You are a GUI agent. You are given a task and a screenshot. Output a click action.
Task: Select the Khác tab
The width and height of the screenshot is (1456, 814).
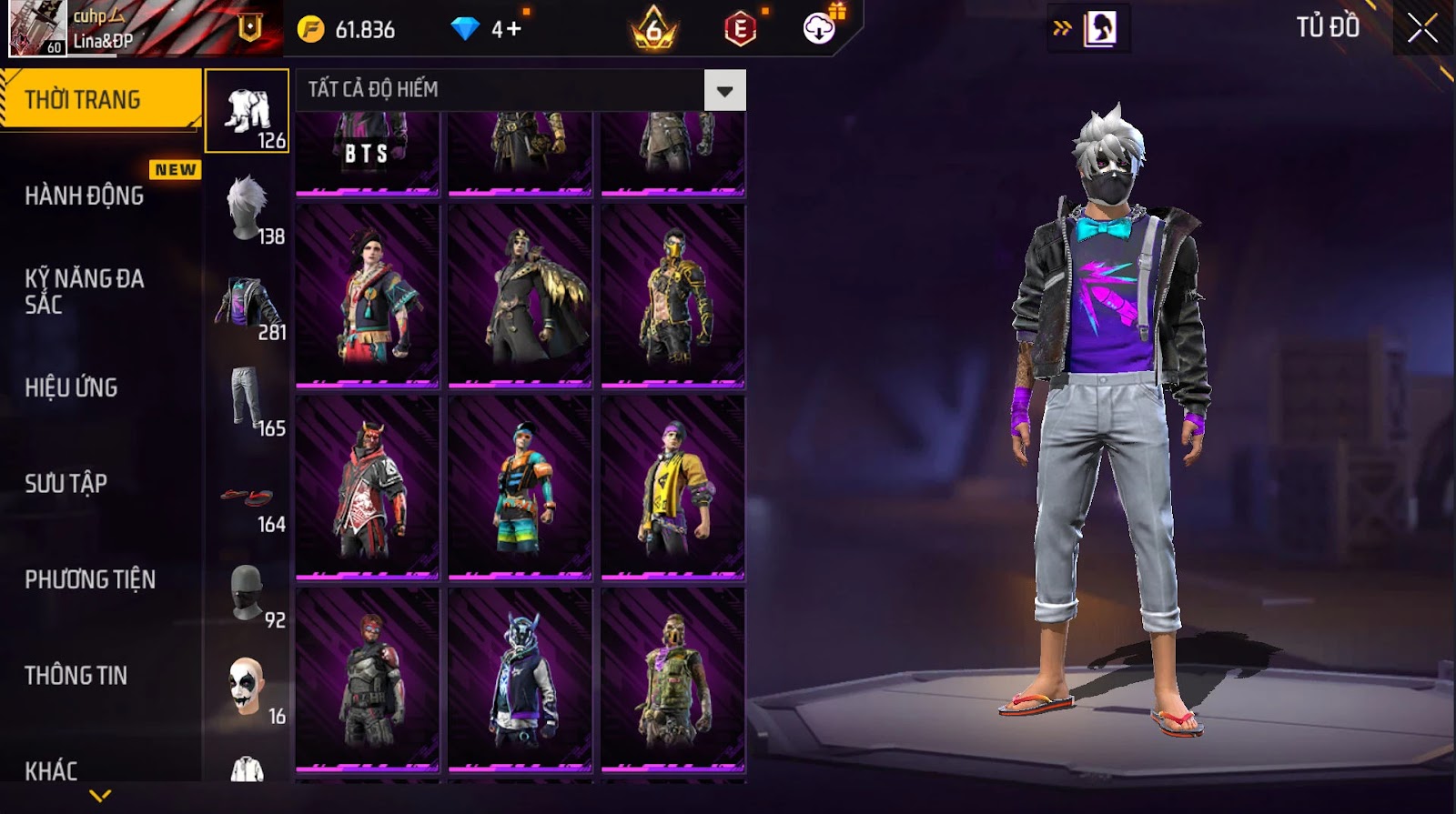click(51, 770)
